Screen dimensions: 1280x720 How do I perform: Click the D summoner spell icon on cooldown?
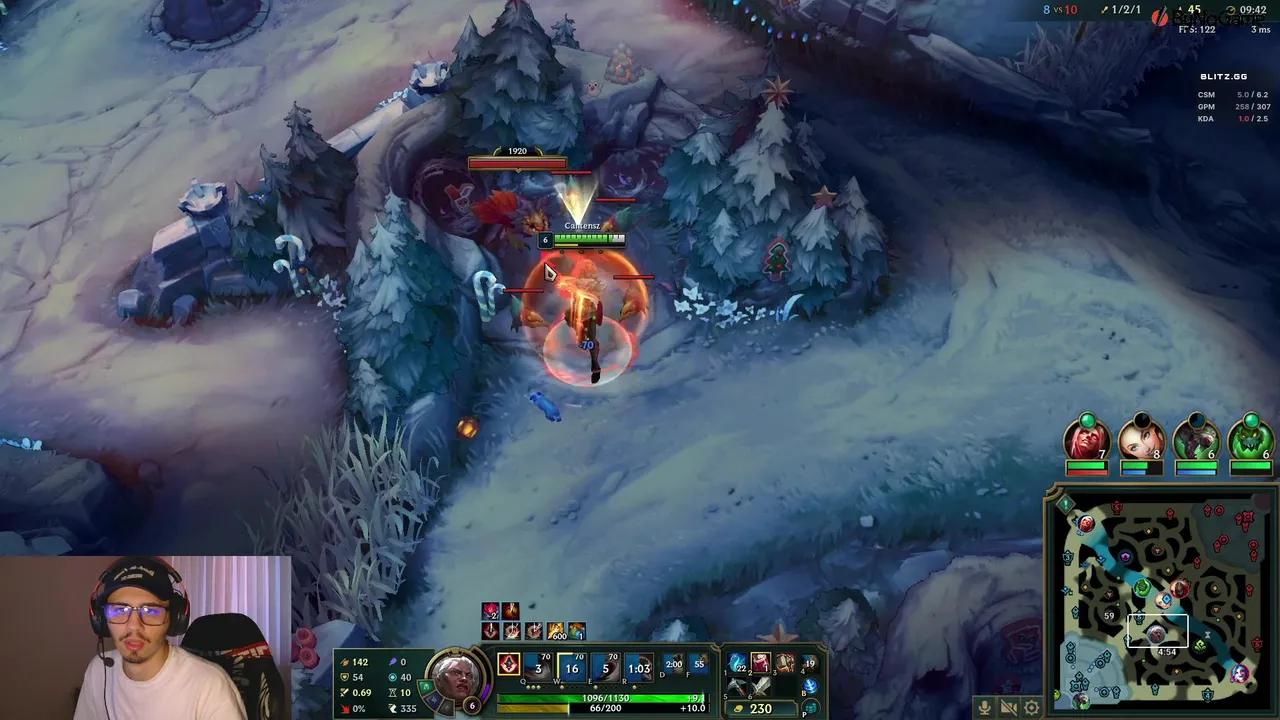[x=674, y=664]
